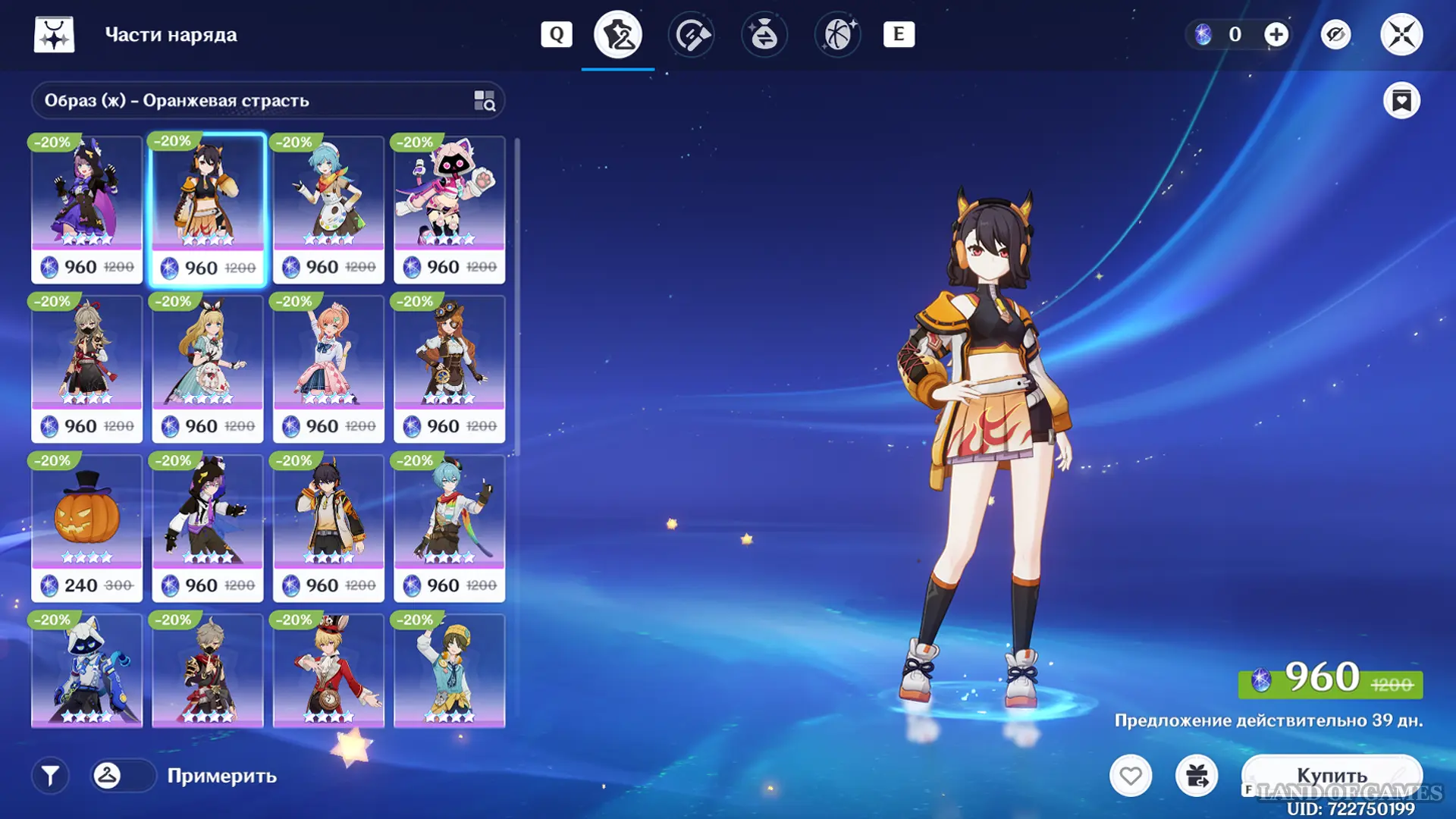Select the pumpkin head item for 240
The image size is (1456, 819).
click(x=86, y=528)
